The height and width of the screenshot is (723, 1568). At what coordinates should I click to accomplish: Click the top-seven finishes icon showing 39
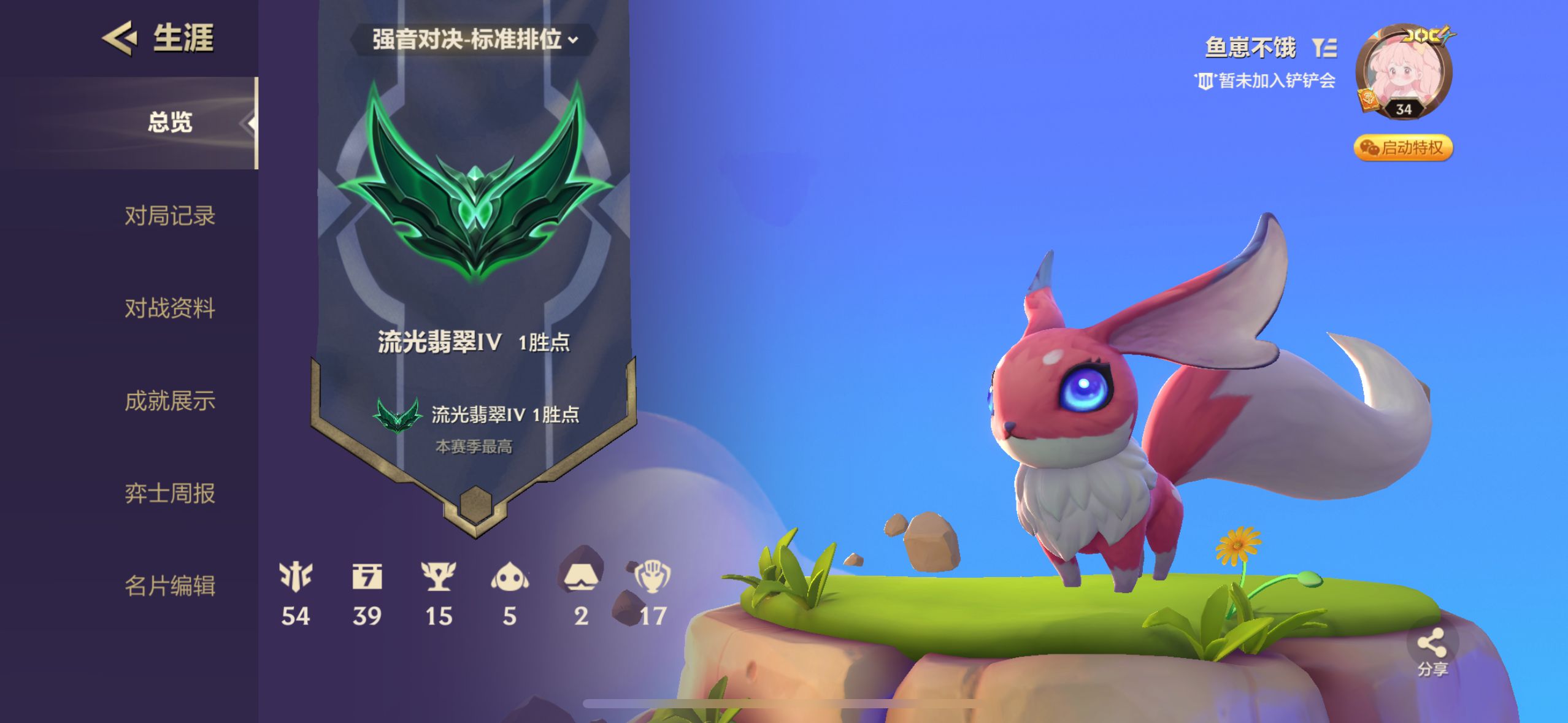pyautogui.click(x=368, y=577)
